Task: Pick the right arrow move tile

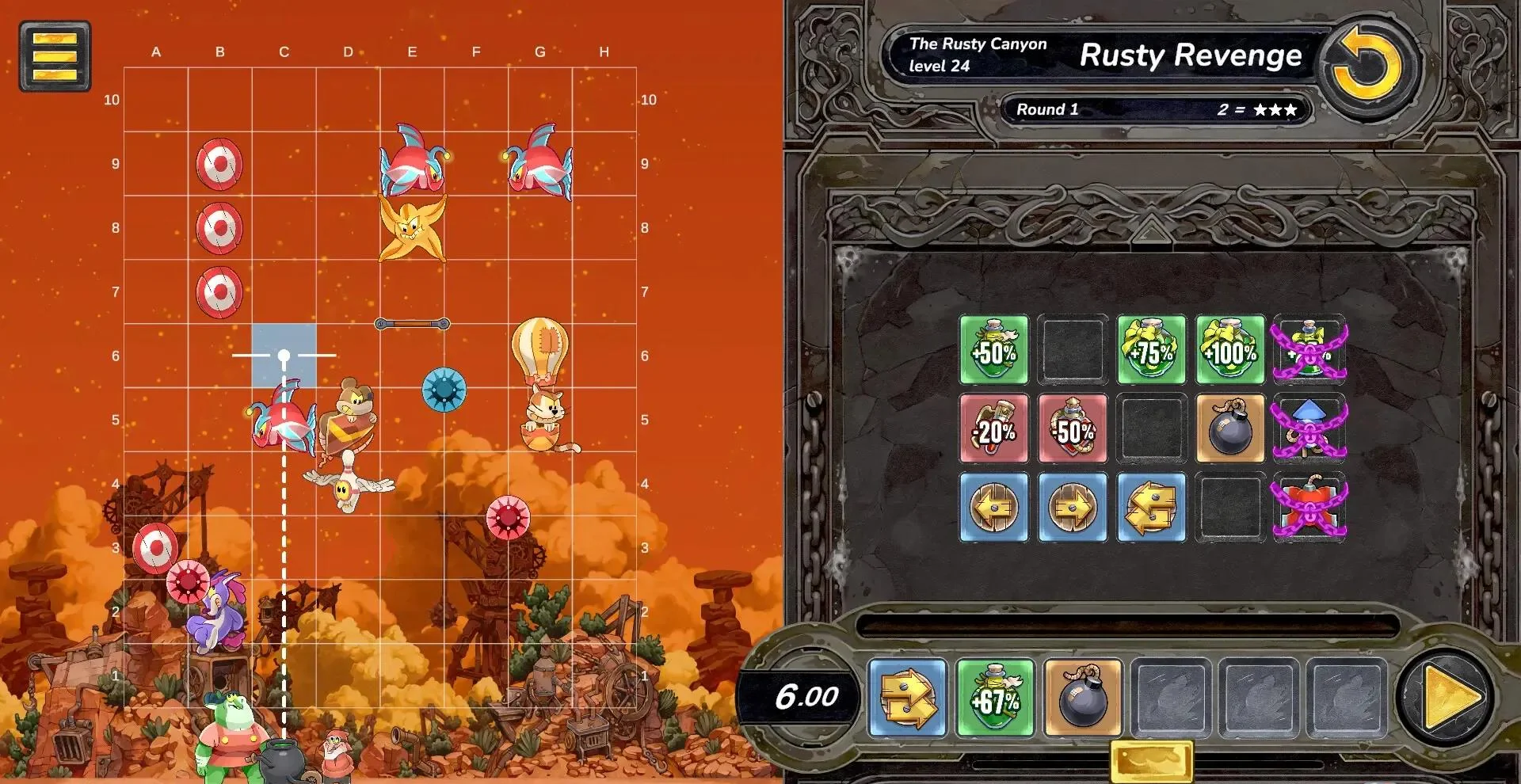Action: (x=1073, y=508)
